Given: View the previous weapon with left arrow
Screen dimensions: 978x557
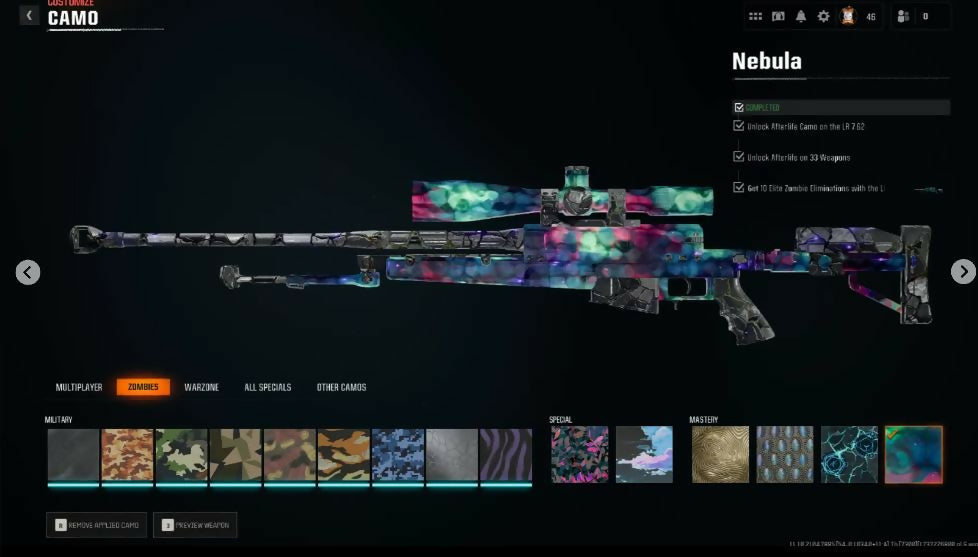Looking at the screenshot, I should [x=28, y=272].
